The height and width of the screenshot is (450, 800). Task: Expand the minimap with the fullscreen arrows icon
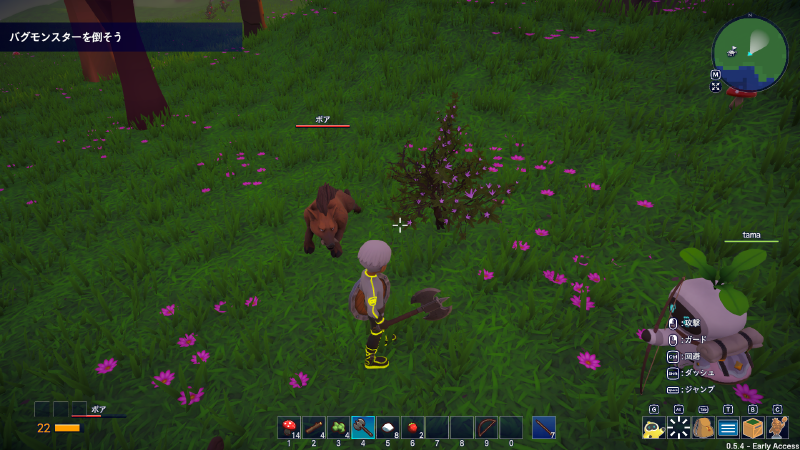click(716, 87)
